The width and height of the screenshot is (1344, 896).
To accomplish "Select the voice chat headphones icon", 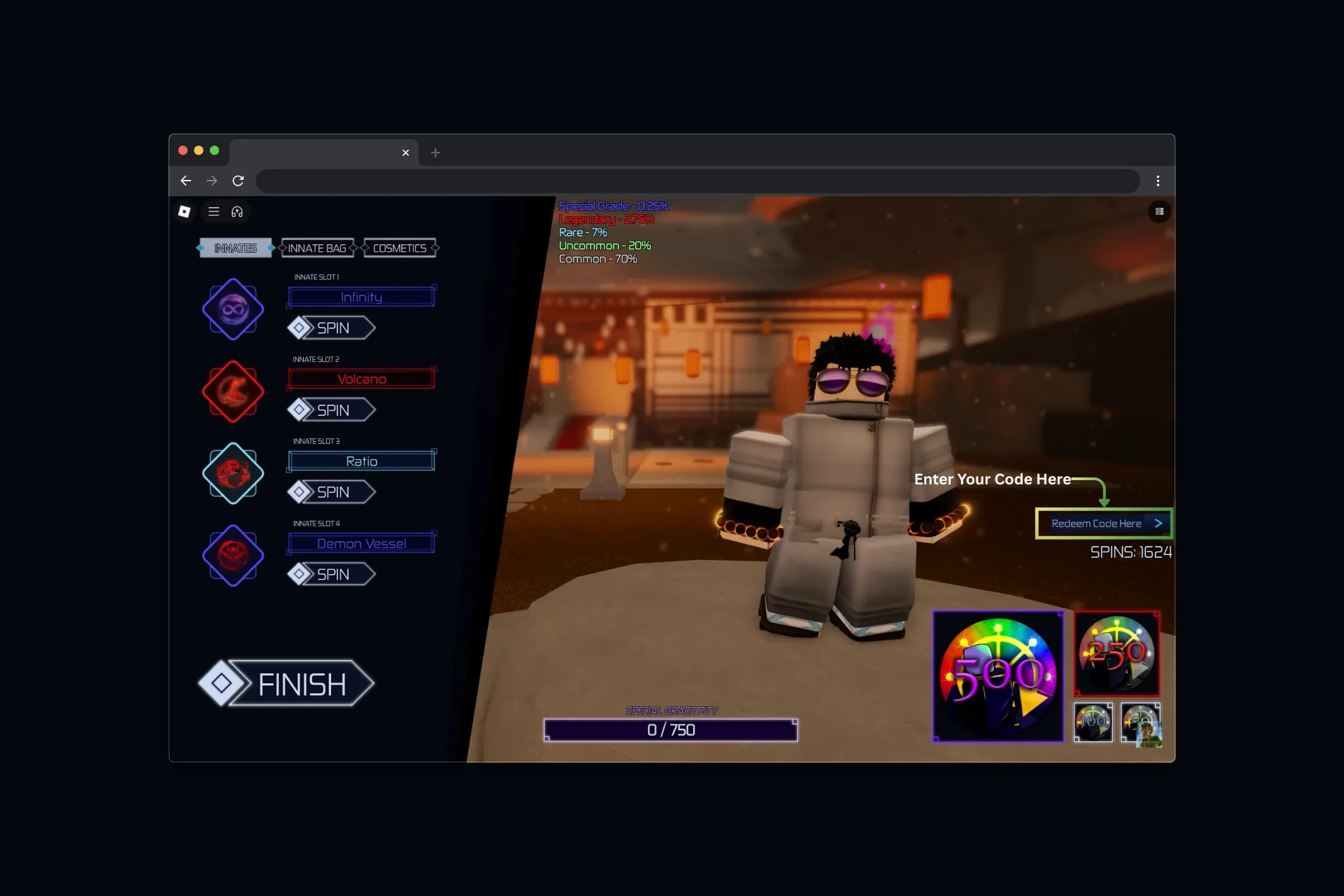I will pyautogui.click(x=238, y=211).
